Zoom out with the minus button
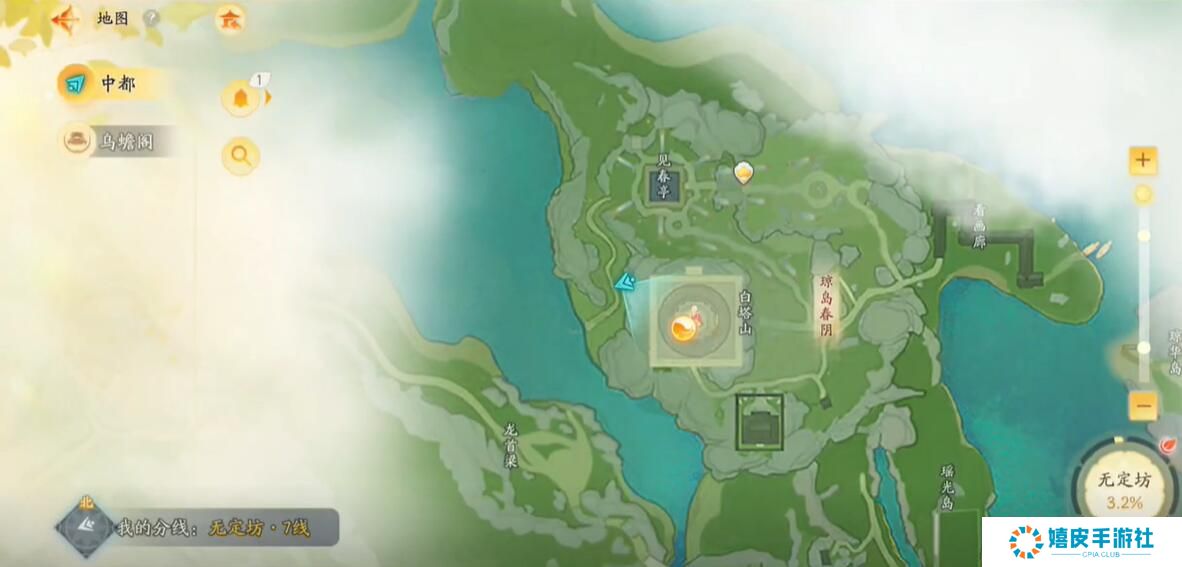Viewport: 1182px width, 567px height. tap(1143, 406)
